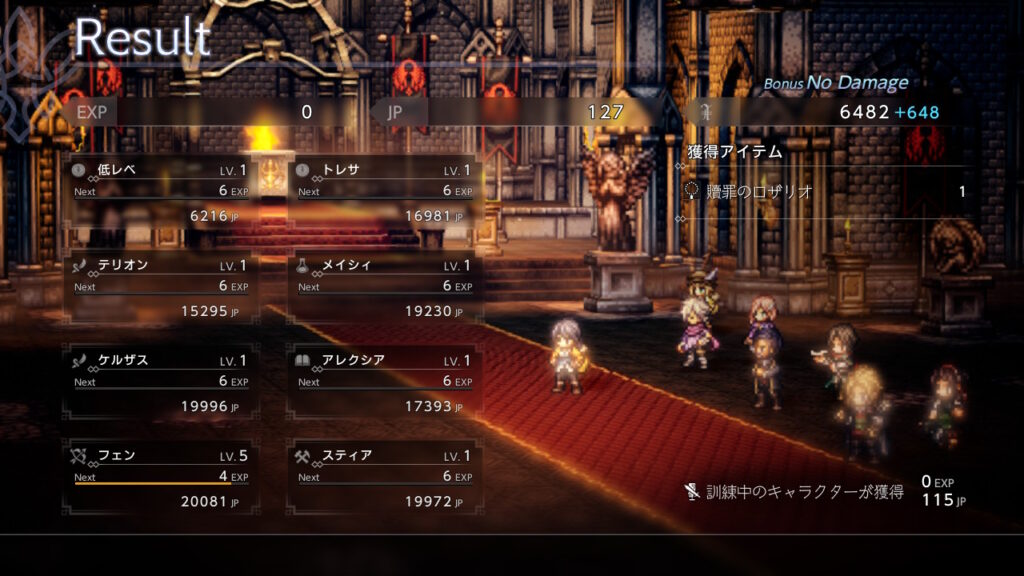Choose the テリオン result card

pyautogui.click(x=160, y=286)
